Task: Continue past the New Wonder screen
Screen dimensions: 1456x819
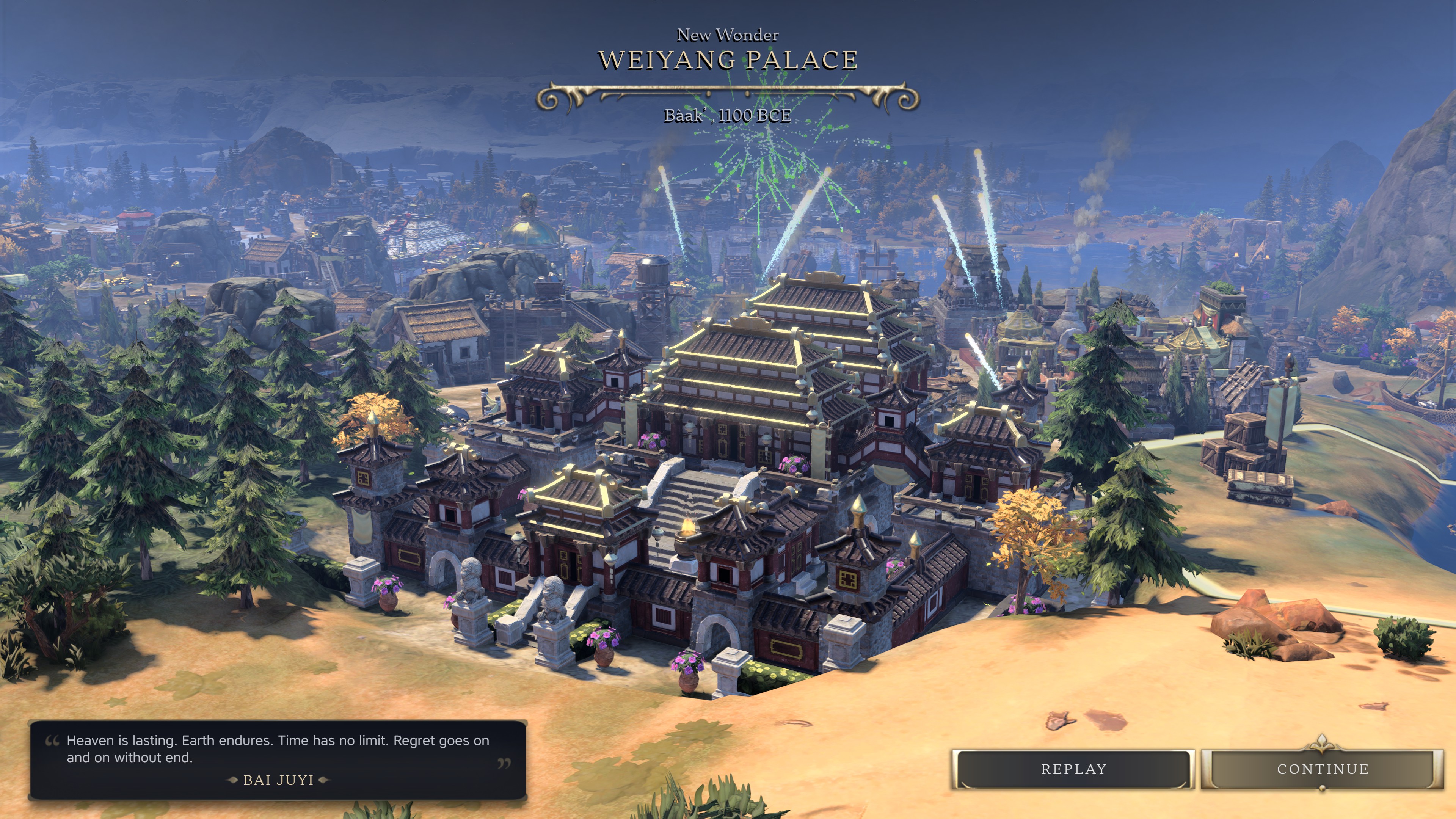Action: pos(1322,769)
